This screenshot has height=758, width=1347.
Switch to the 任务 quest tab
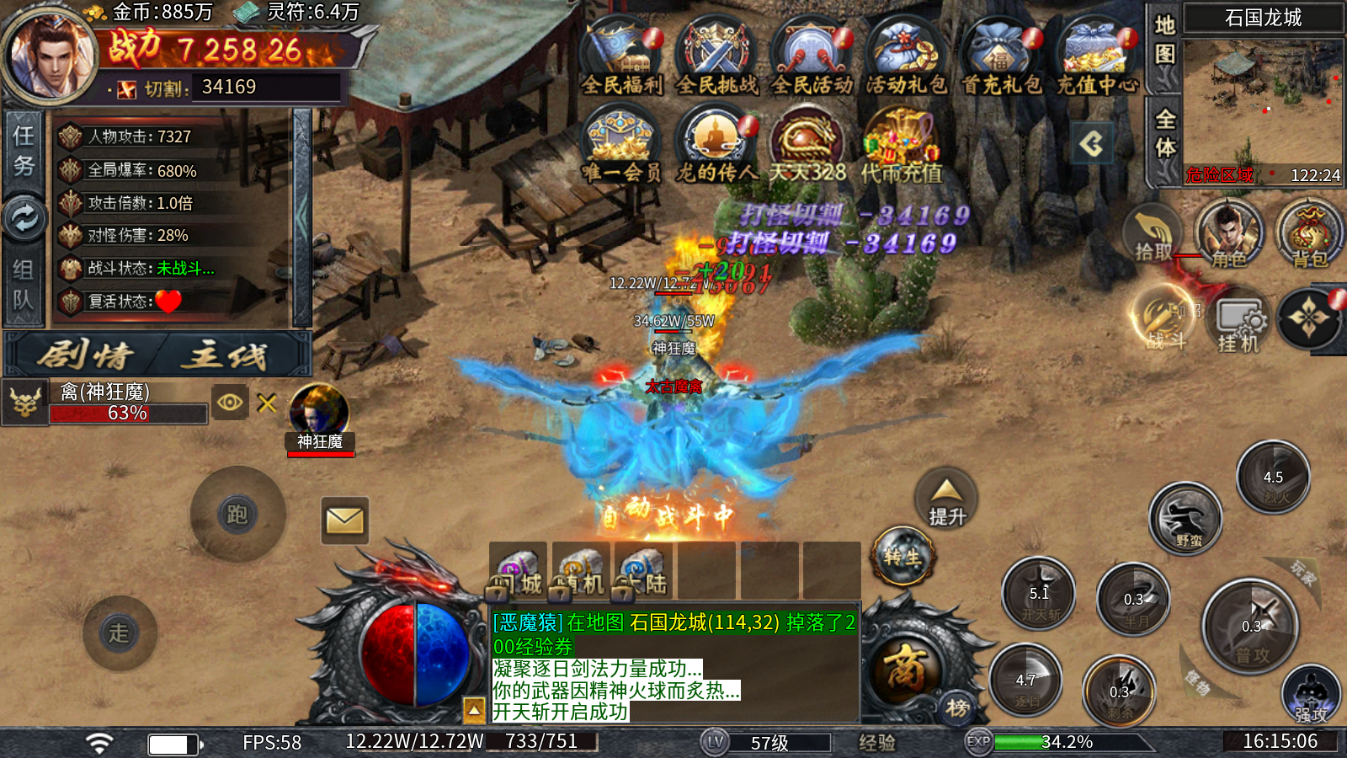[23, 147]
